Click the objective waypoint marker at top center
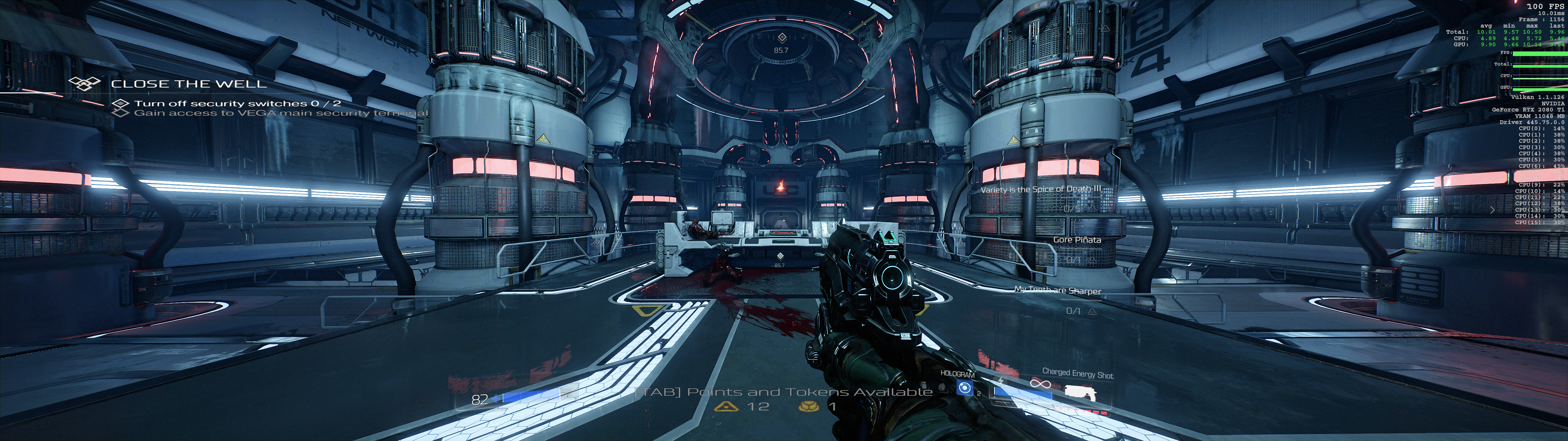 pyautogui.click(x=782, y=38)
